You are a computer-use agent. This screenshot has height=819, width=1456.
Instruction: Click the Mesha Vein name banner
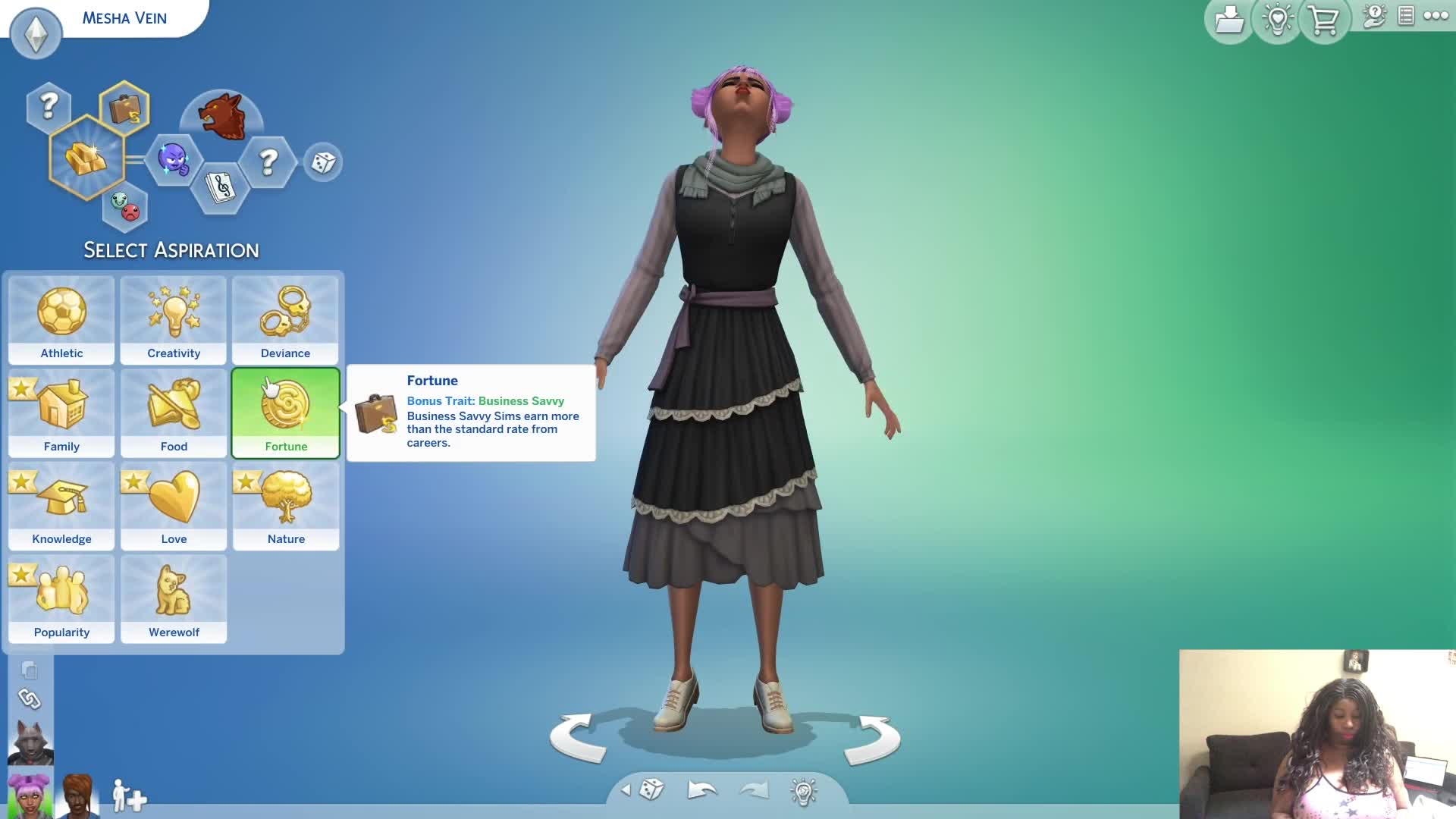tap(124, 17)
